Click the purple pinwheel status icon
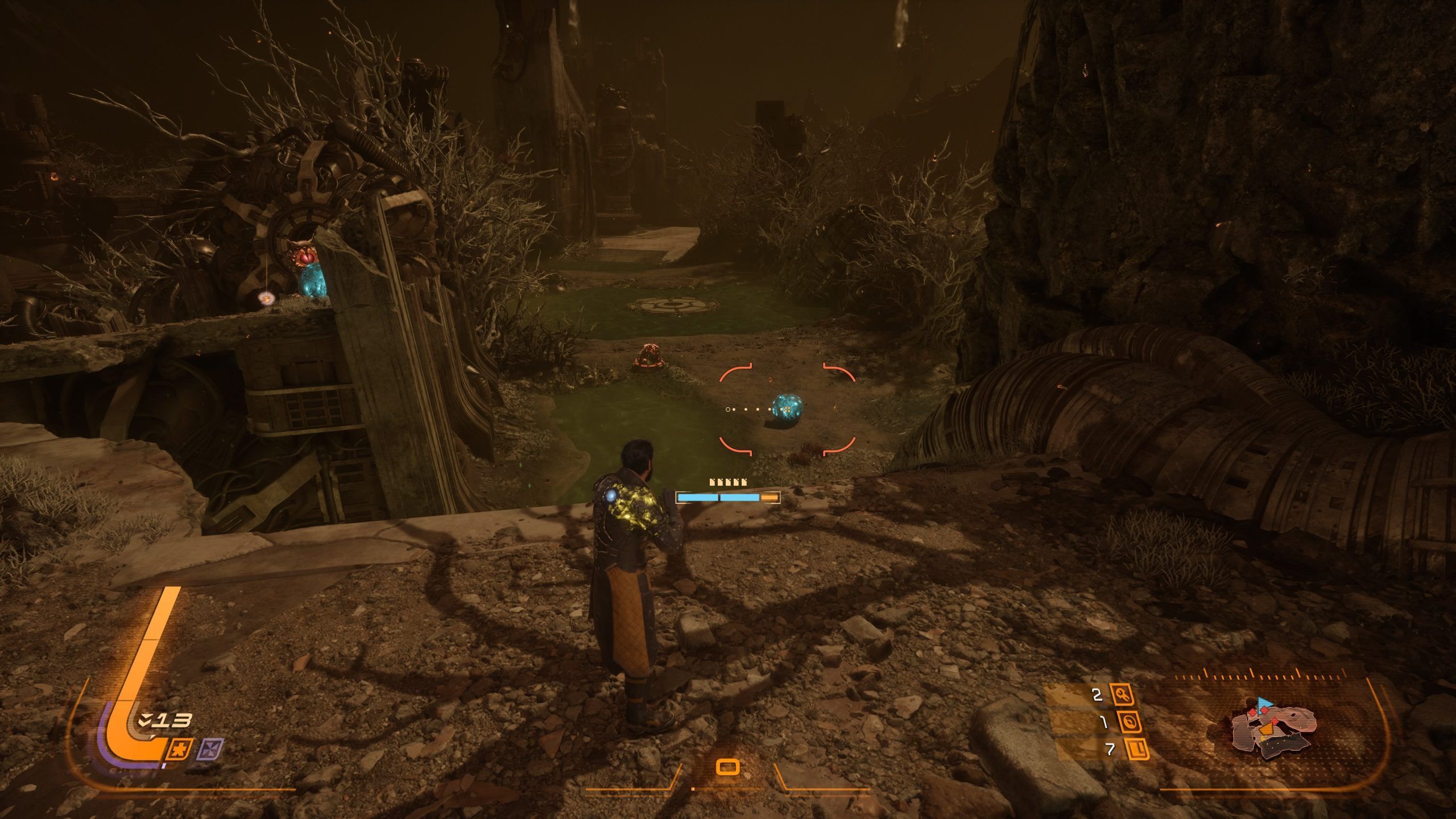The height and width of the screenshot is (819, 1456). [210, 750]
